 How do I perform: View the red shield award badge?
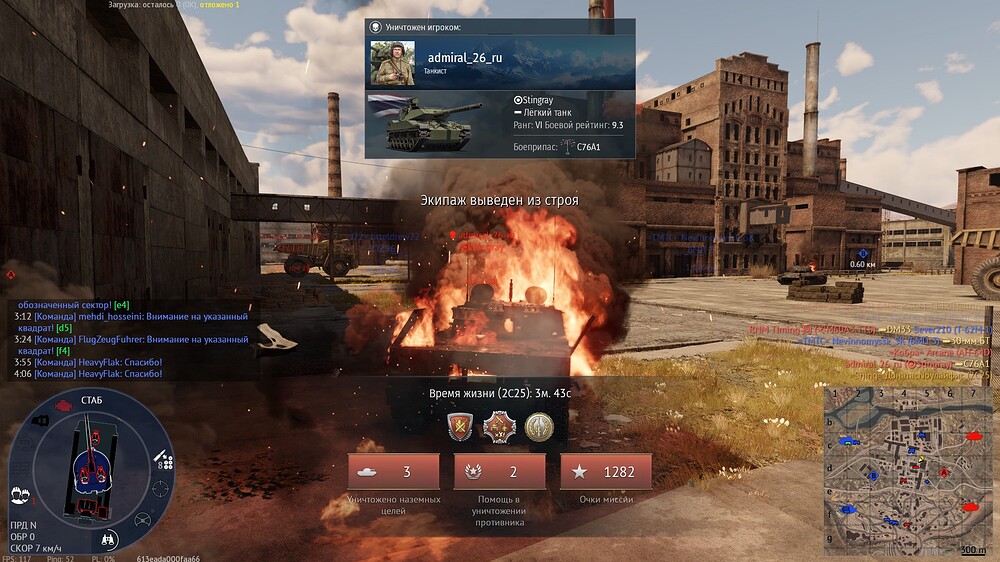tap(460, 427)
